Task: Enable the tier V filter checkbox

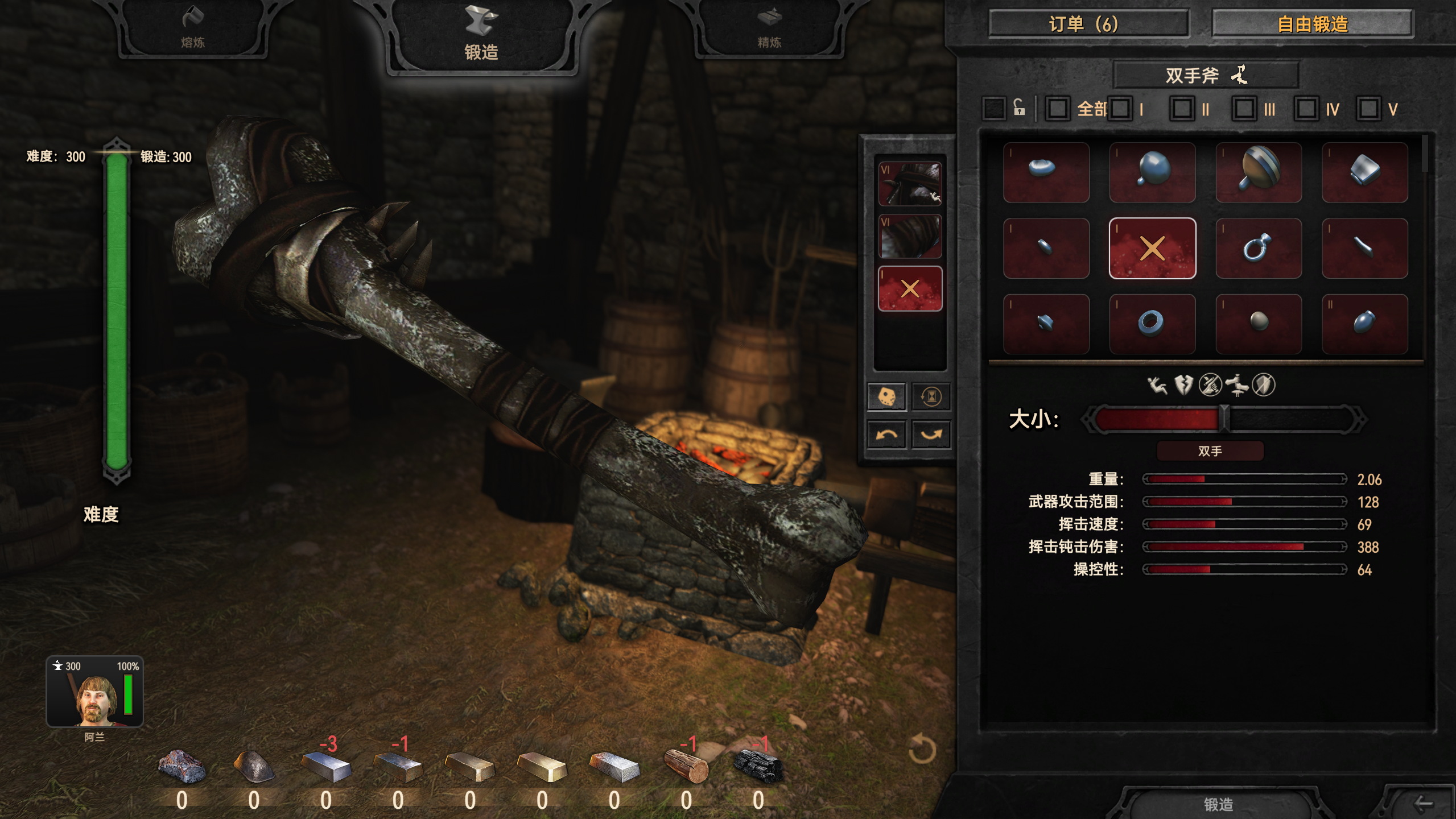Action: click(1368, 109)
